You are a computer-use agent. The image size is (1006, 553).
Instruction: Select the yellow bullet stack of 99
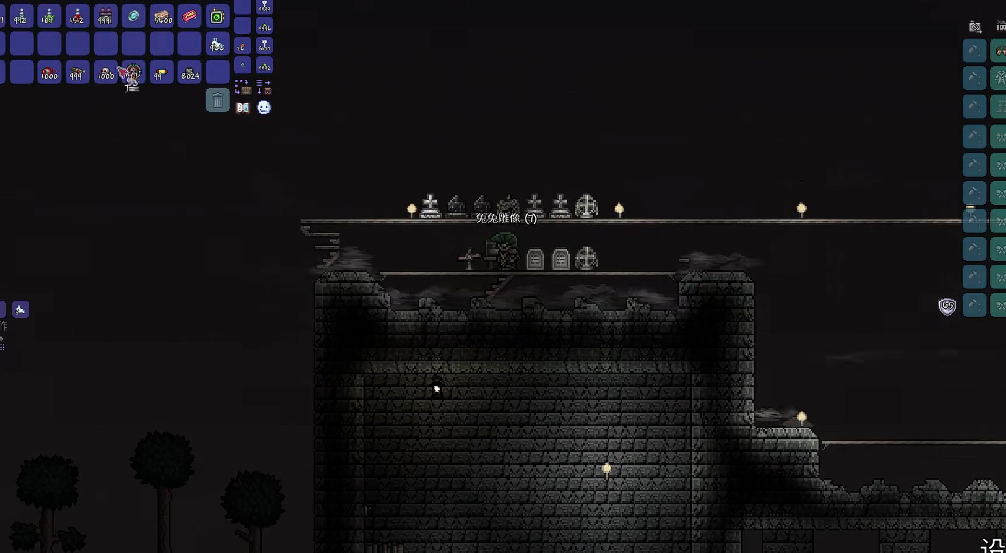(162, 72)
